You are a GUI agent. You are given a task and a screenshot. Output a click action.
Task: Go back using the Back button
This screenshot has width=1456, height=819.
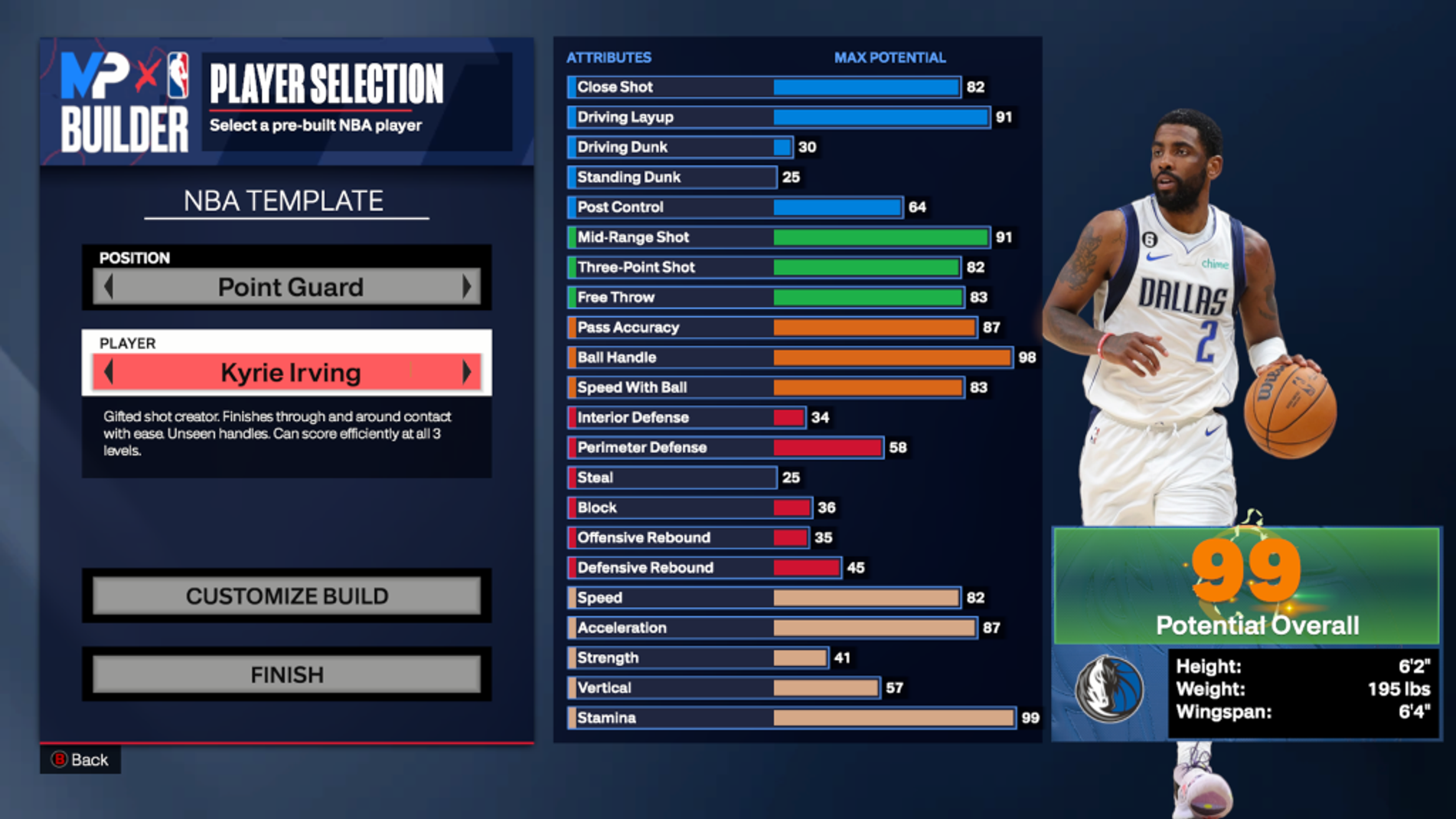point(80,759)
